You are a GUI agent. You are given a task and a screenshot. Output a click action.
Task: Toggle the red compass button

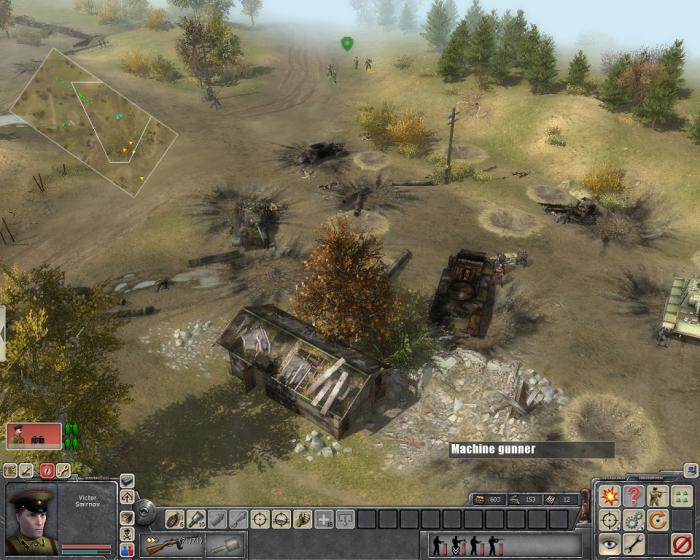click(46, 469)
